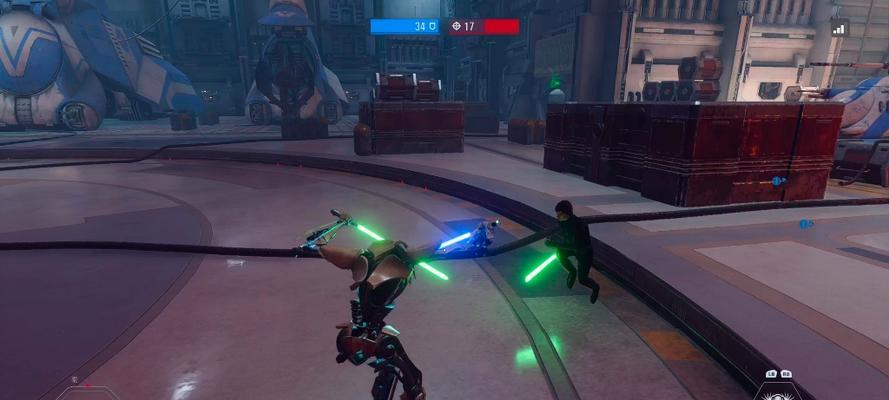The width and height of the screenshot is (889, 400).
Task: Select the hexagonal radar panel
Action: [88, 392]
